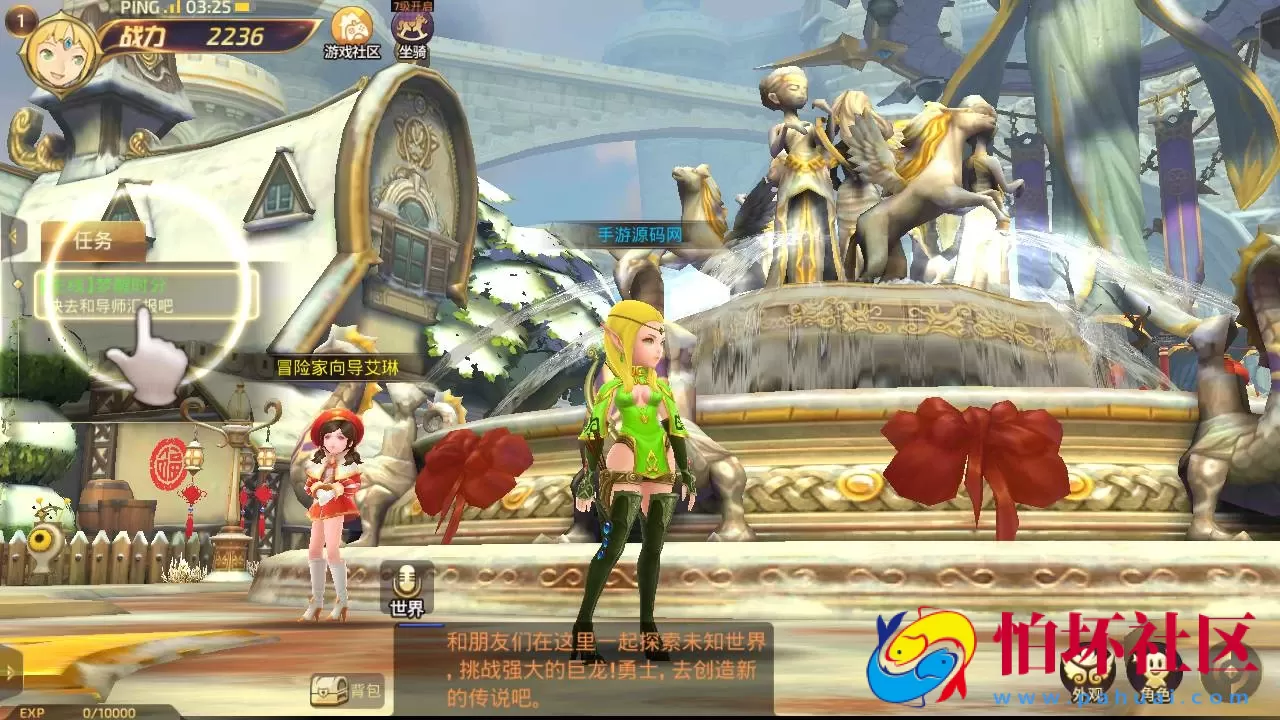Select the 世界 chat channel tab
This screenshot has height=720, width=1280.
click(406, 605)
